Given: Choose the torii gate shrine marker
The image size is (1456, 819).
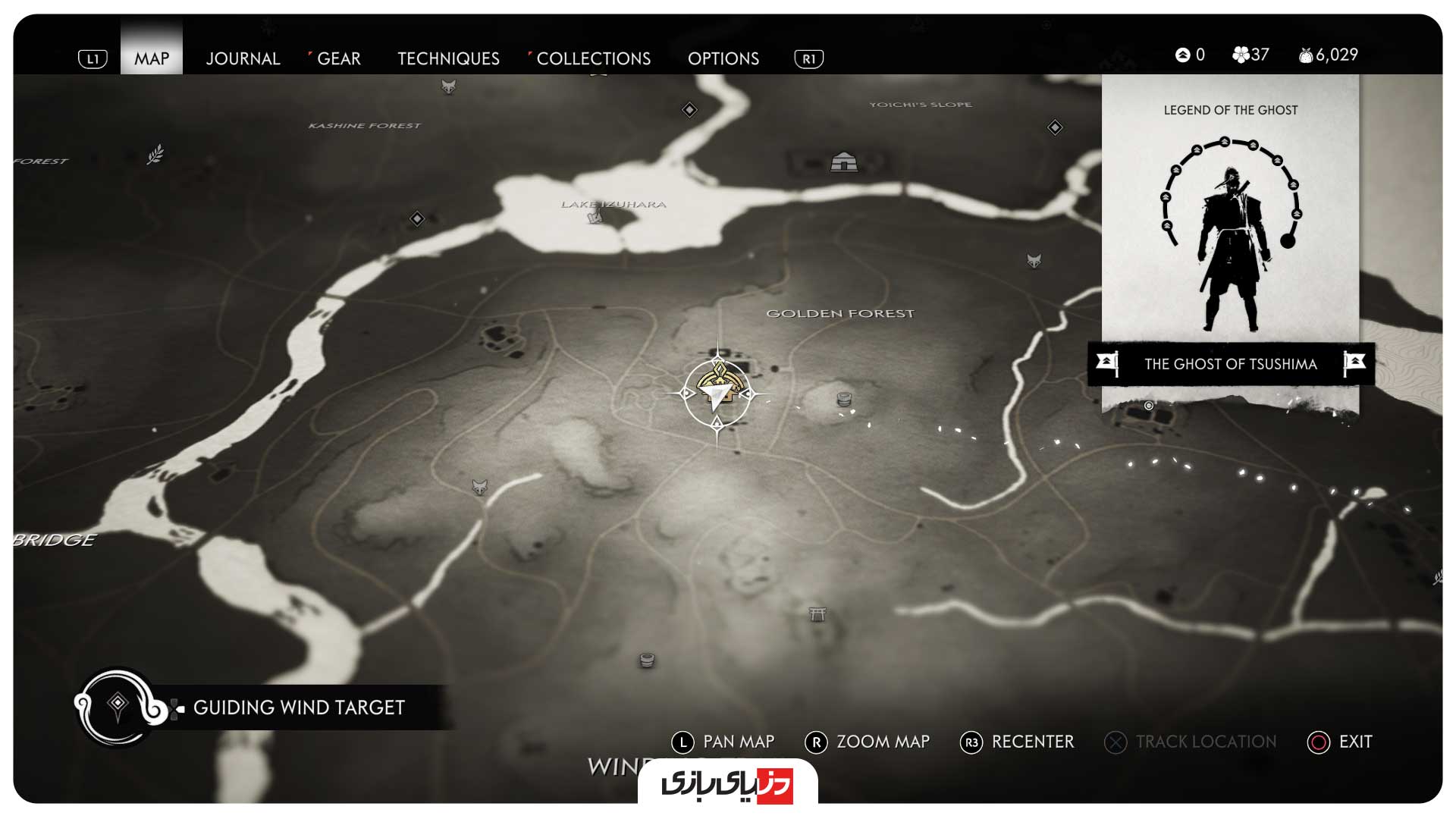Looking at the screenshot, I should [x=817, y=614].
